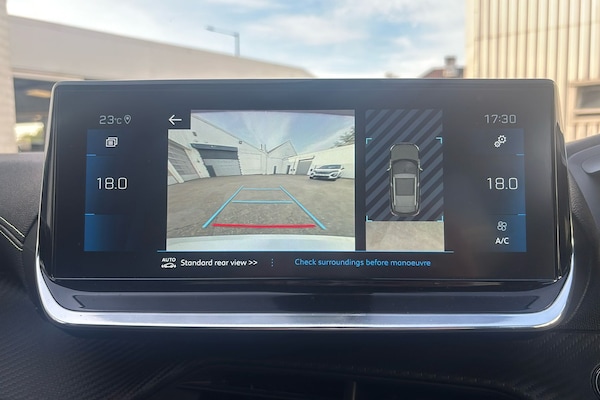Screen dimensions: 600x400
Task: Tap the rear camera feed view
Action: 260,180
